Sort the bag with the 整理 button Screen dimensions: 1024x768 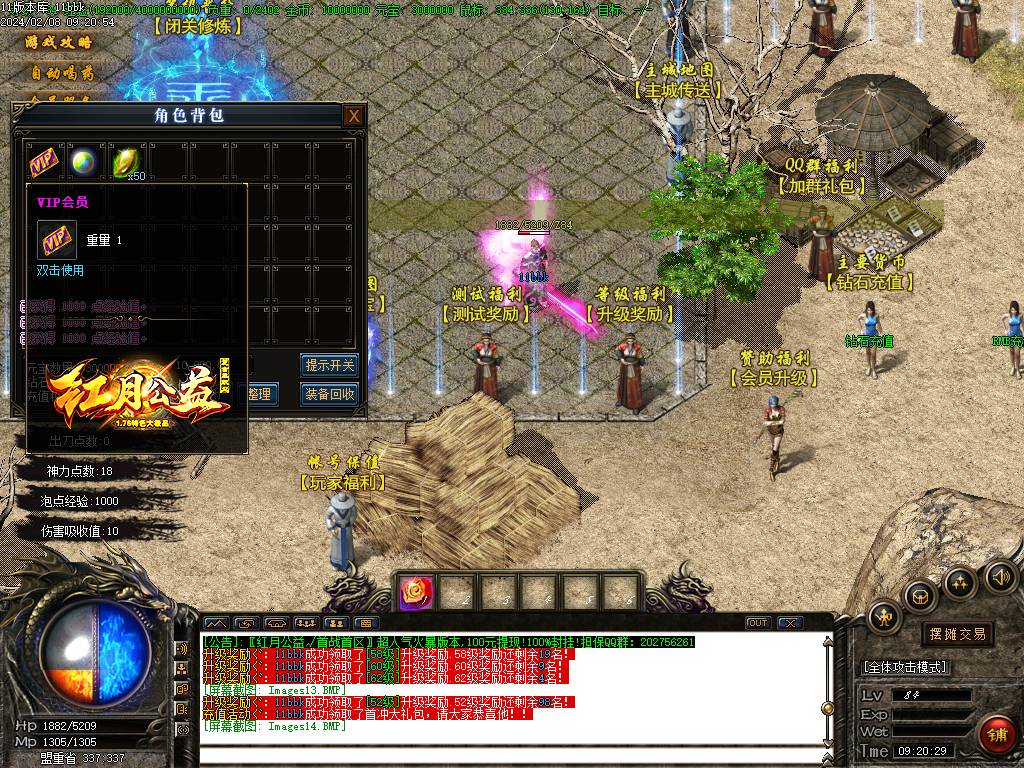(259, 394)
